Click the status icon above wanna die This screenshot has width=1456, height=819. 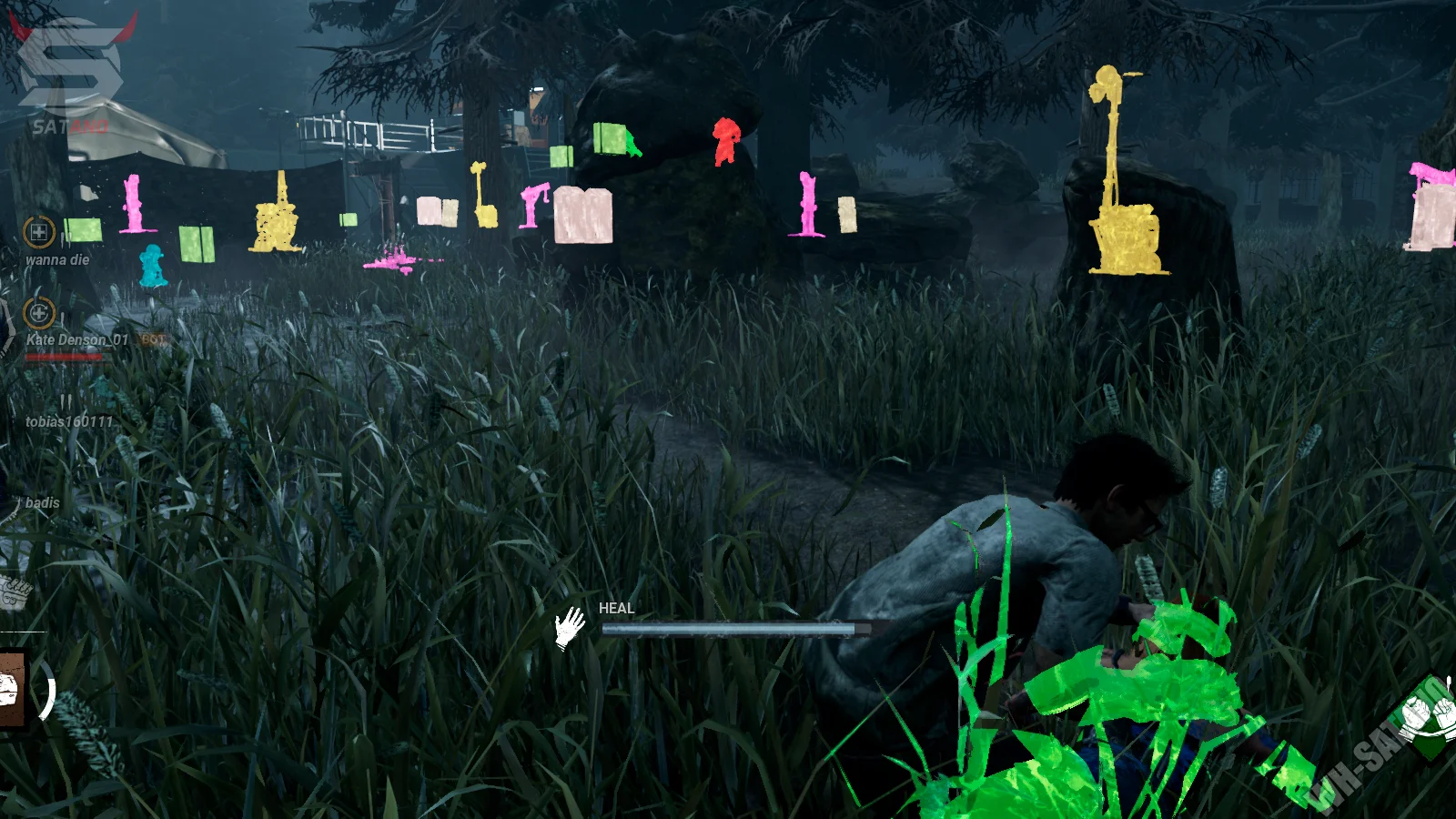pos(38,232)
